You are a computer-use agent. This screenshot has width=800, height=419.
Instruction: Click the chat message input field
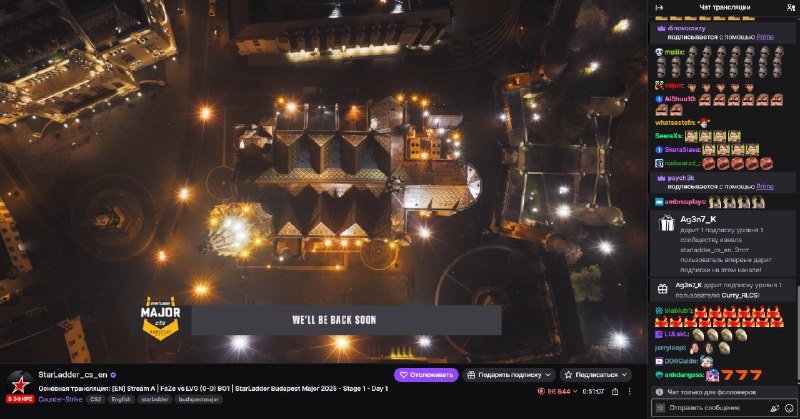click(x=714, y=408)
